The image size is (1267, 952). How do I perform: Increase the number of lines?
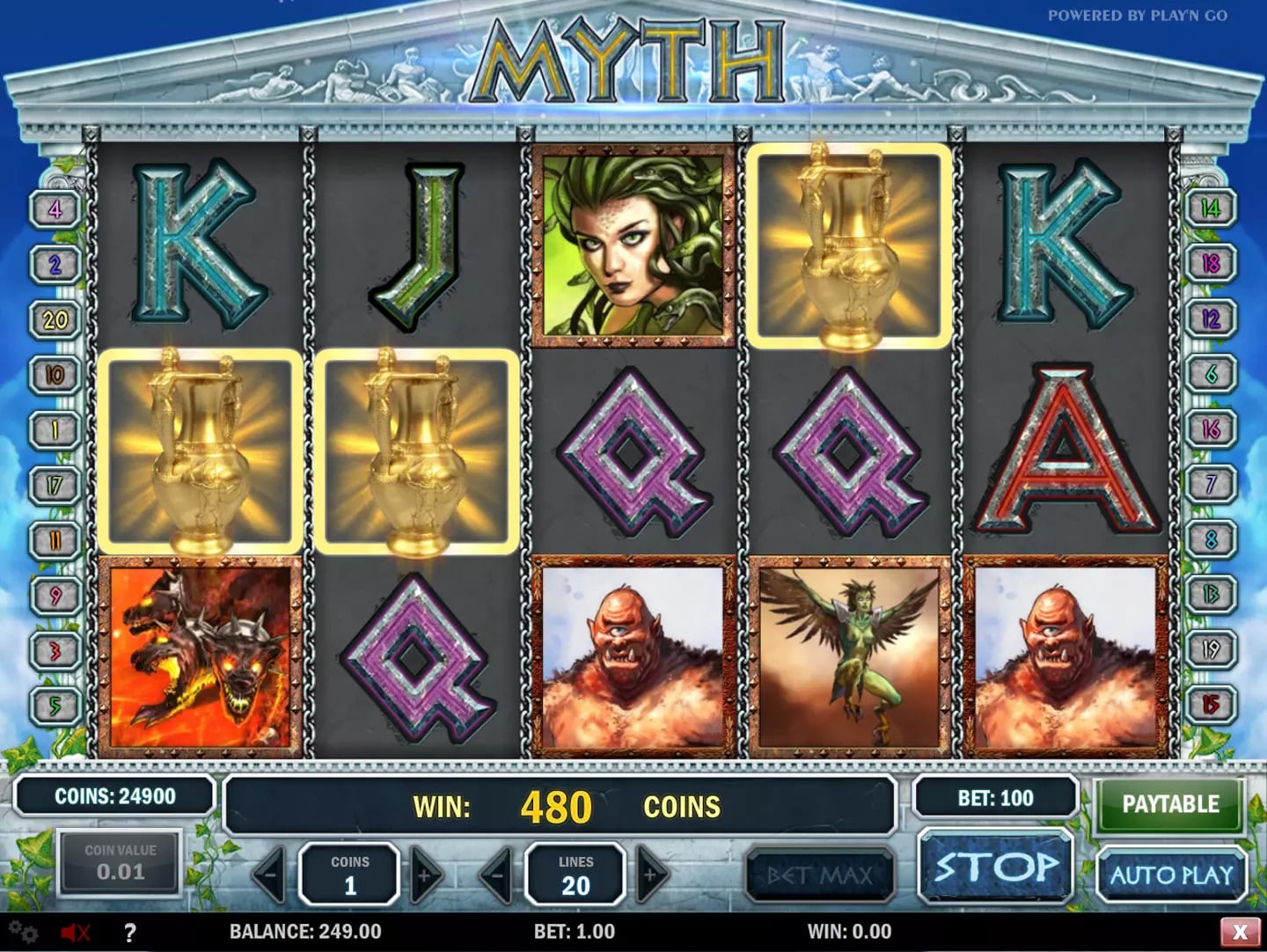pyautogui.click(x=651, y=875)
